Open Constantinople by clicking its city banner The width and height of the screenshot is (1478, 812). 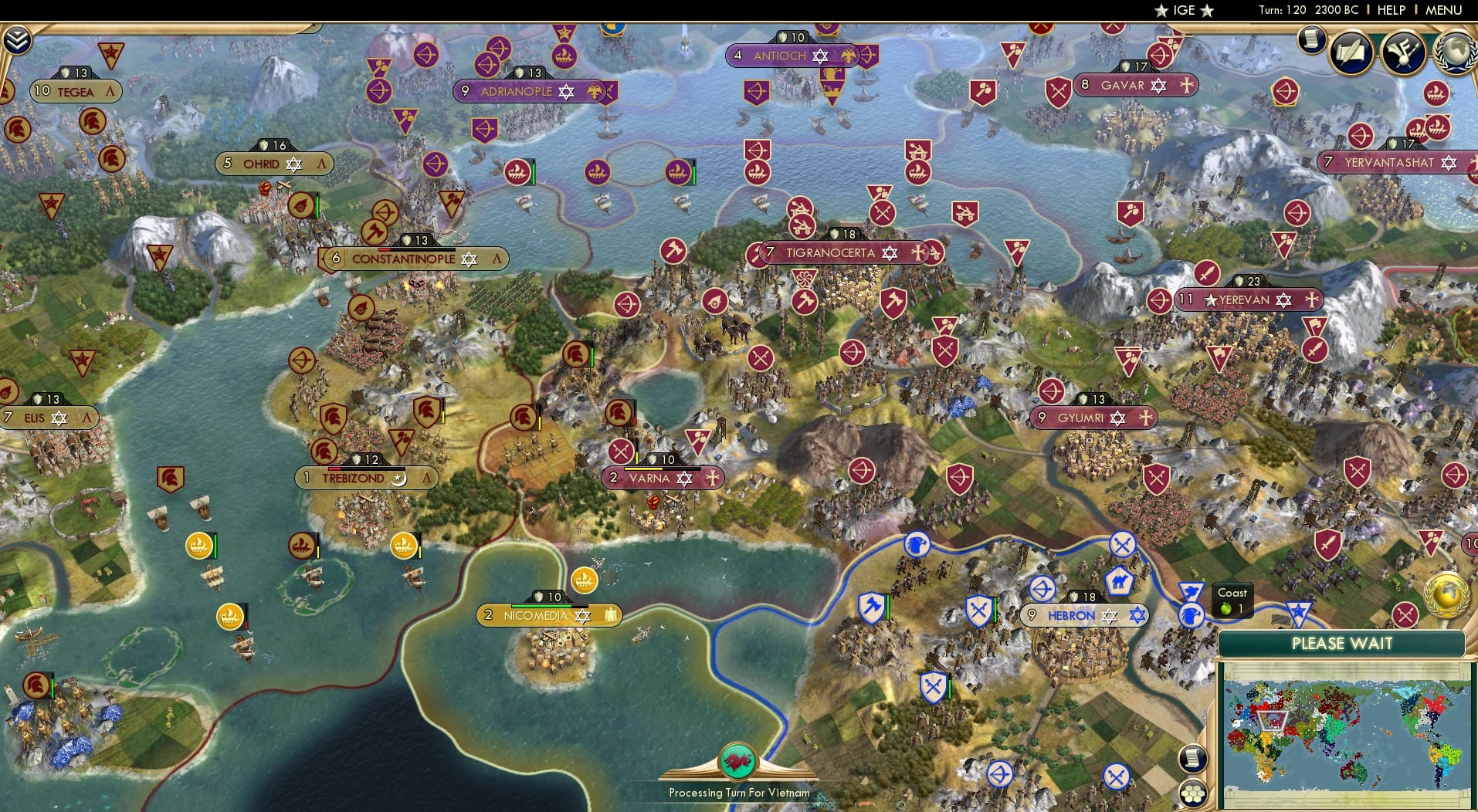[x=403, y=259]
